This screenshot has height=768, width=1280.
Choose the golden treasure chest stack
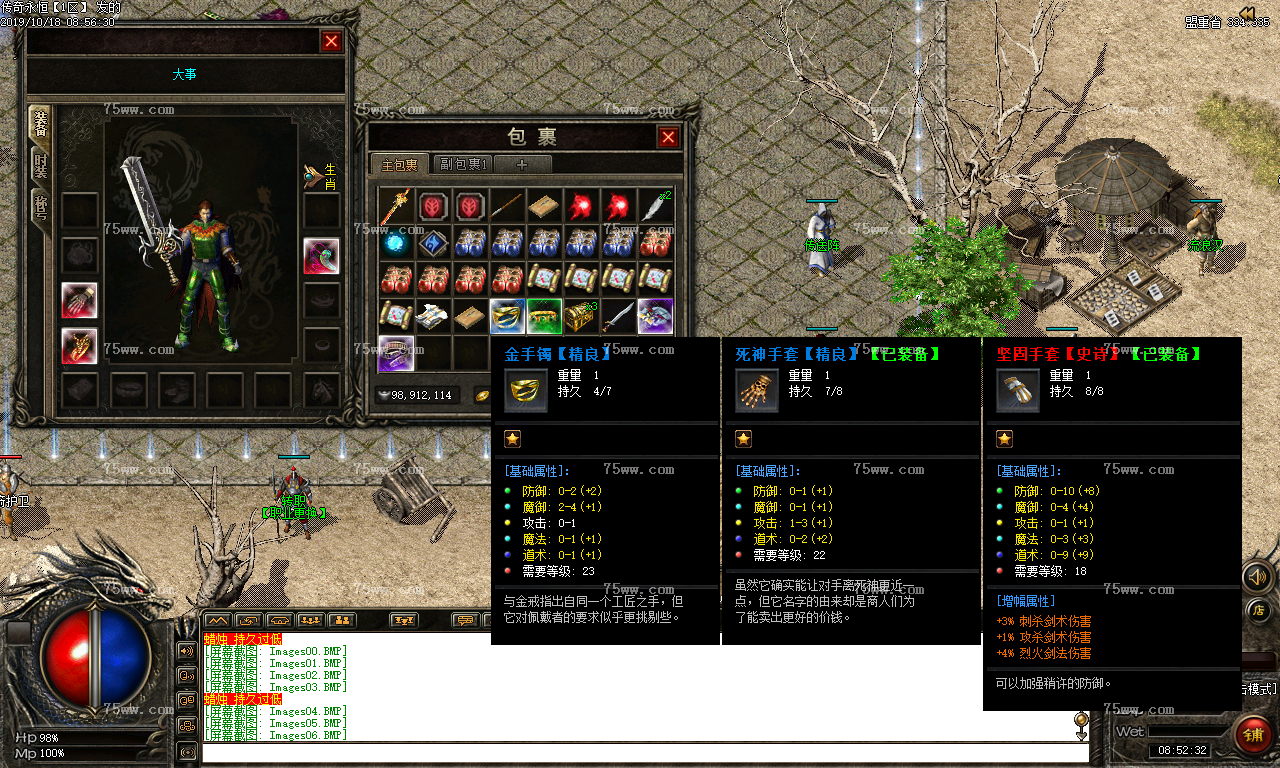581,316
